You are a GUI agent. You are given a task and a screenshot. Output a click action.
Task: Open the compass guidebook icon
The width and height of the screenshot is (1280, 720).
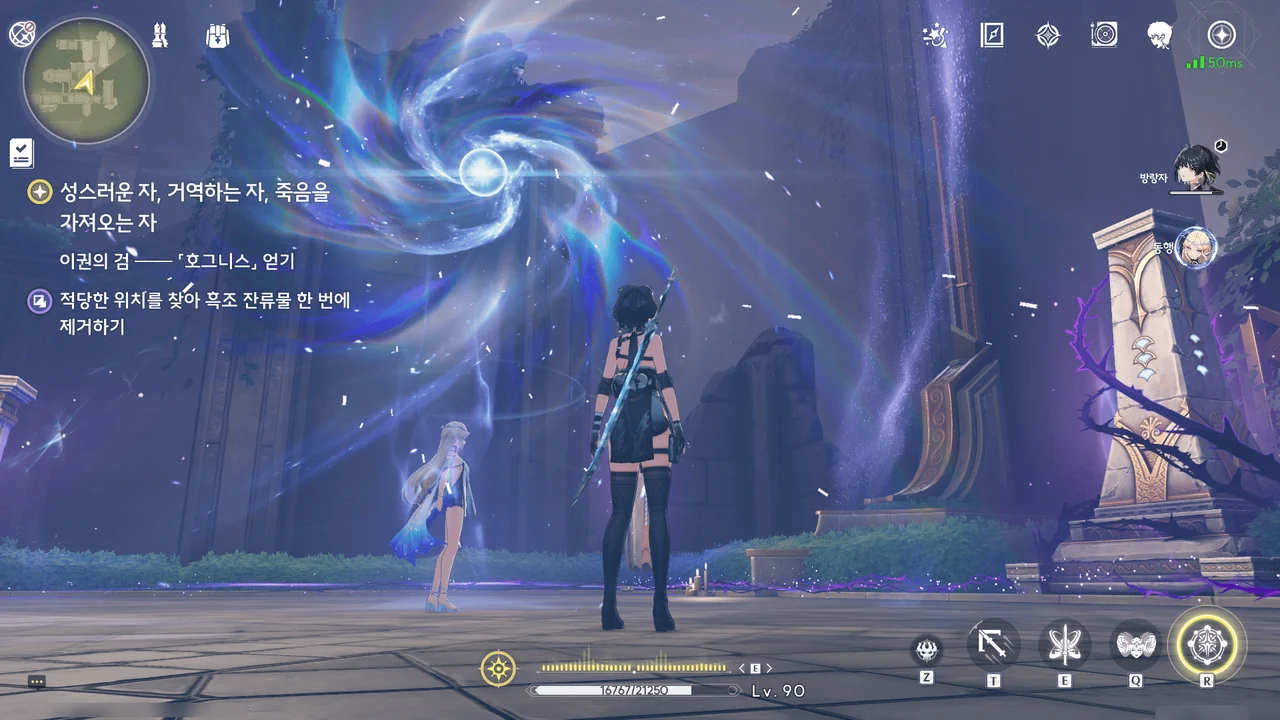coord(991,36)
